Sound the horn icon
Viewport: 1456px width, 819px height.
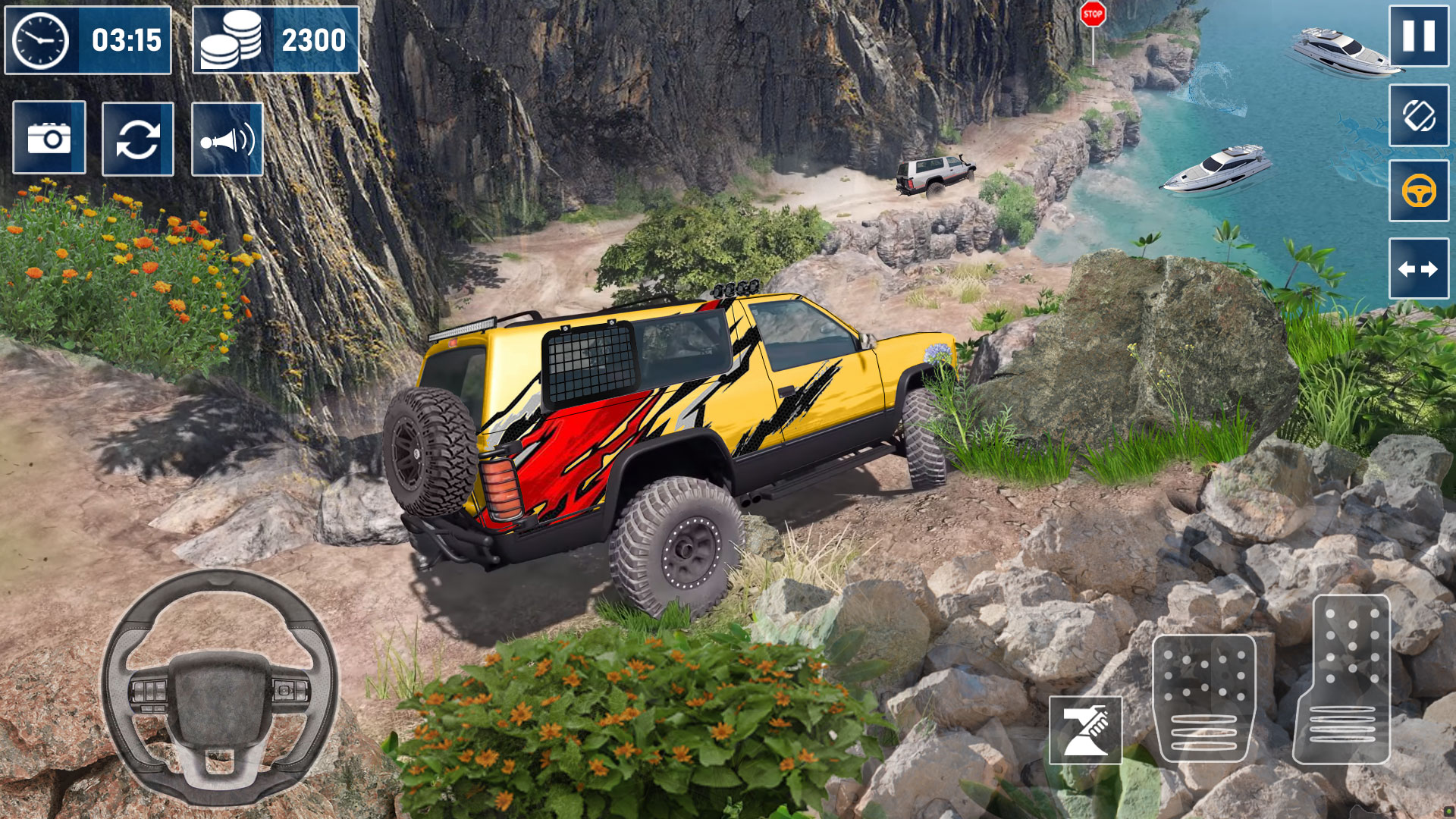(x=227, y=139)
